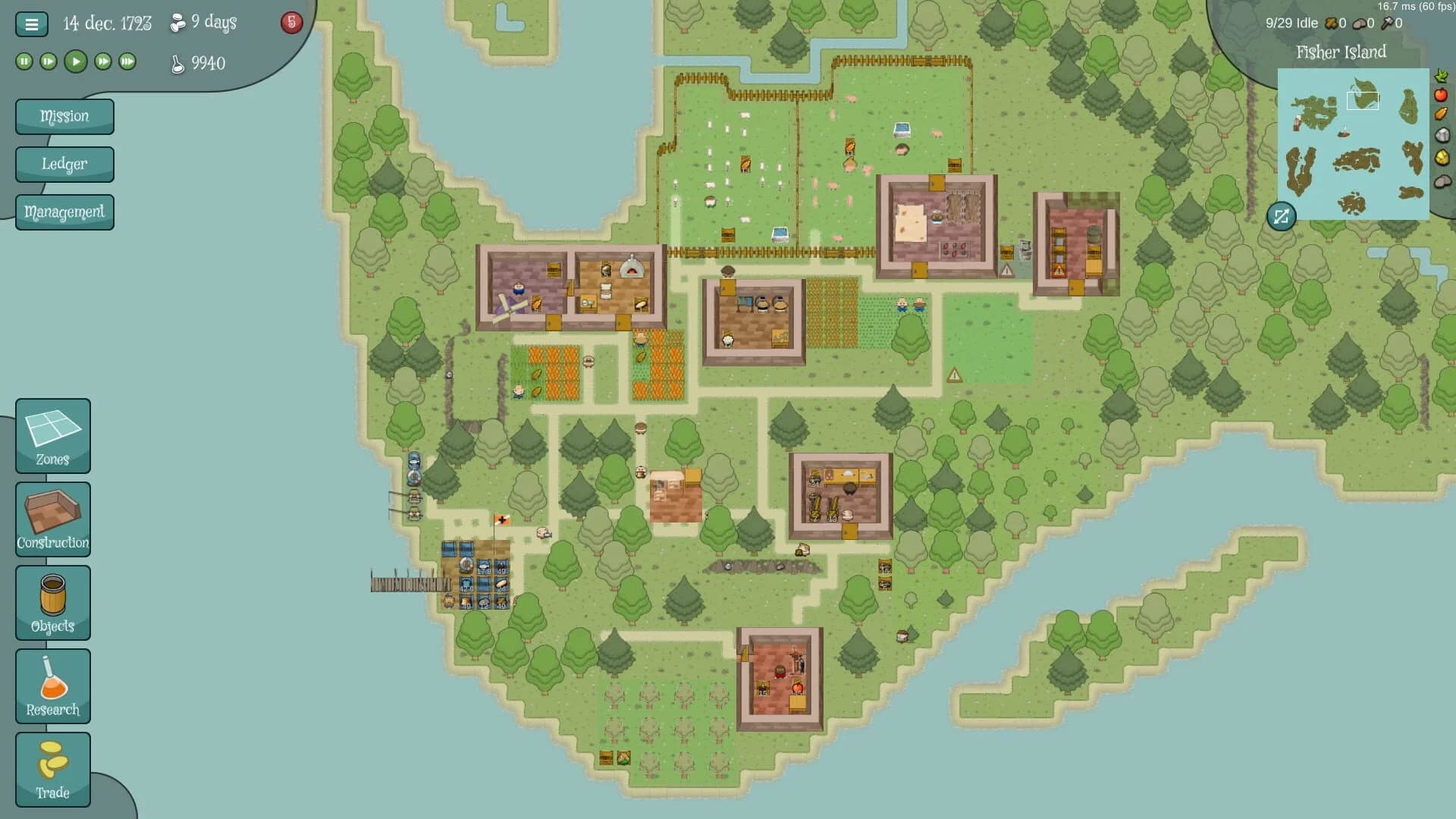Open the Zones tool
The width and height of the screenshot is (1456, 819).
[52, 435]
